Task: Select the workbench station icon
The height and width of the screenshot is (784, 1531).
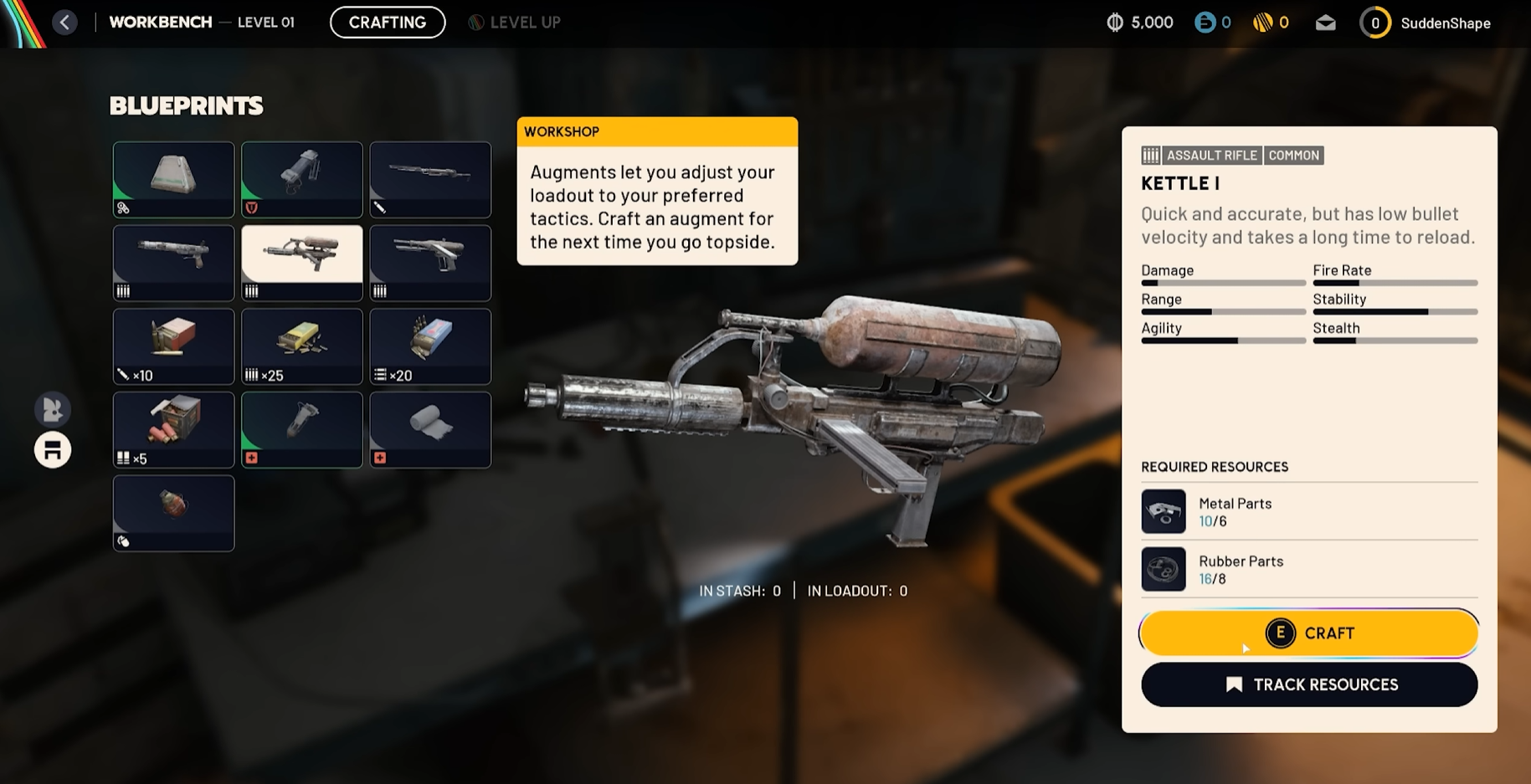Action: [53, 450]
